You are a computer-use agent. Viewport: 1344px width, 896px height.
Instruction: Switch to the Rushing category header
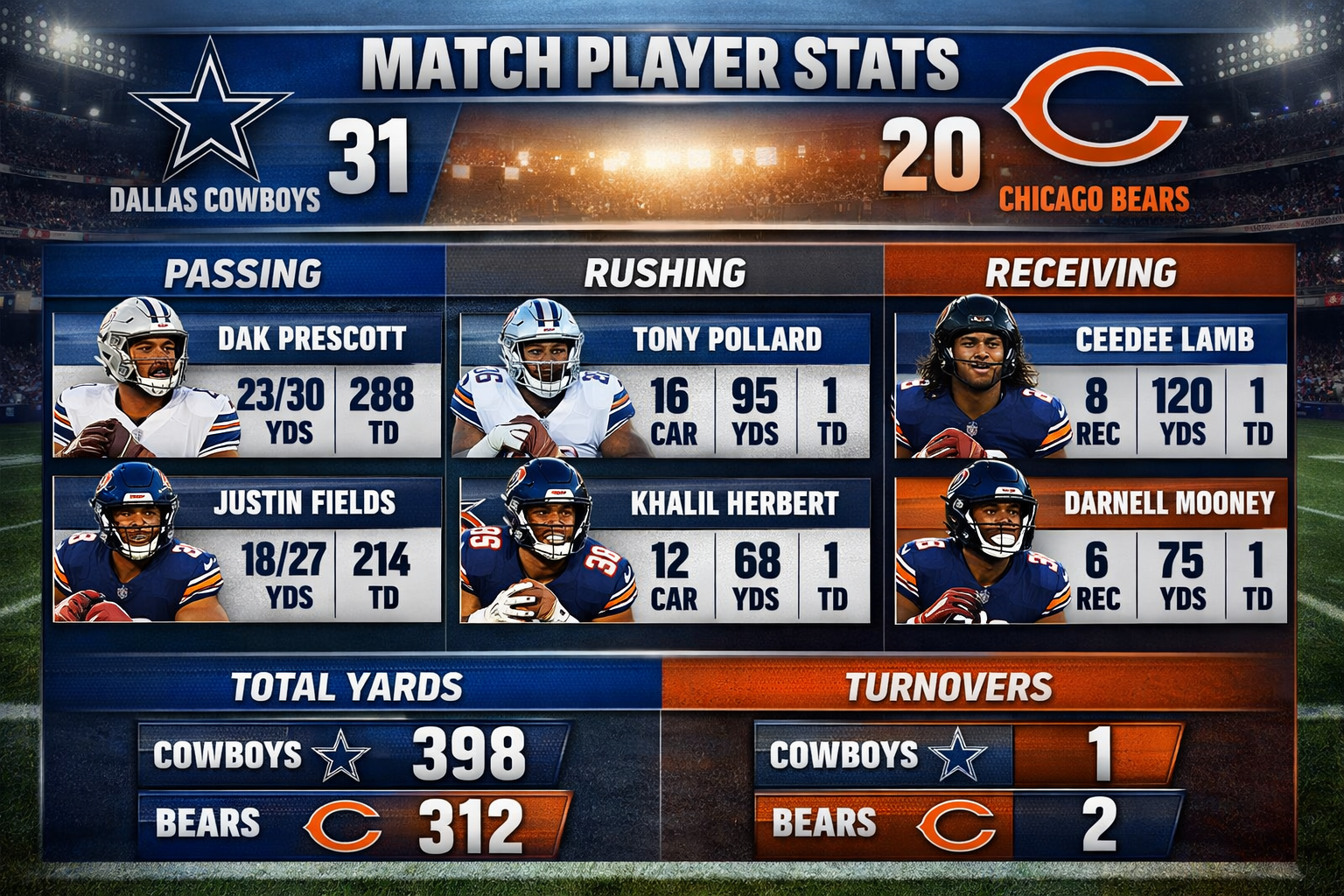pos(665,274)
